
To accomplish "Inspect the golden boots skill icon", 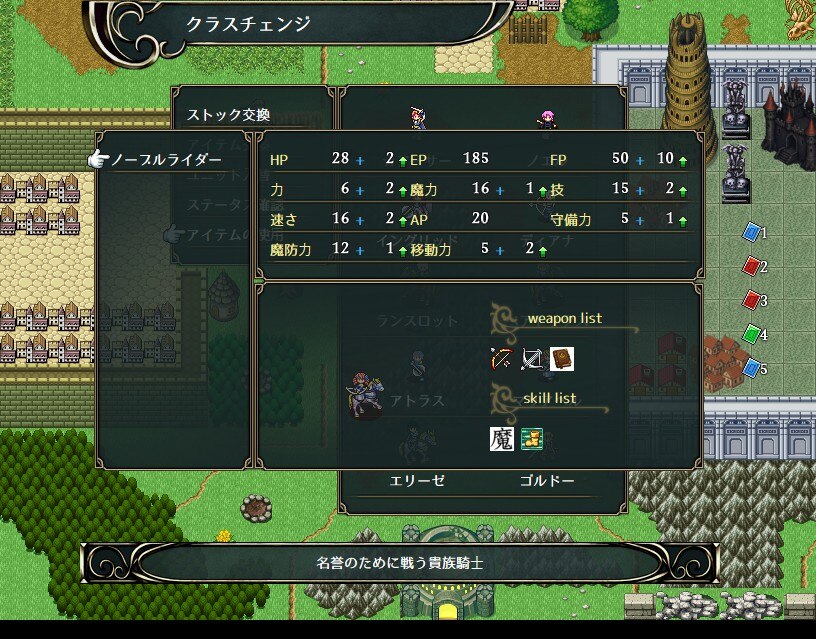I will pyautogui.click(x=531, y=438).
